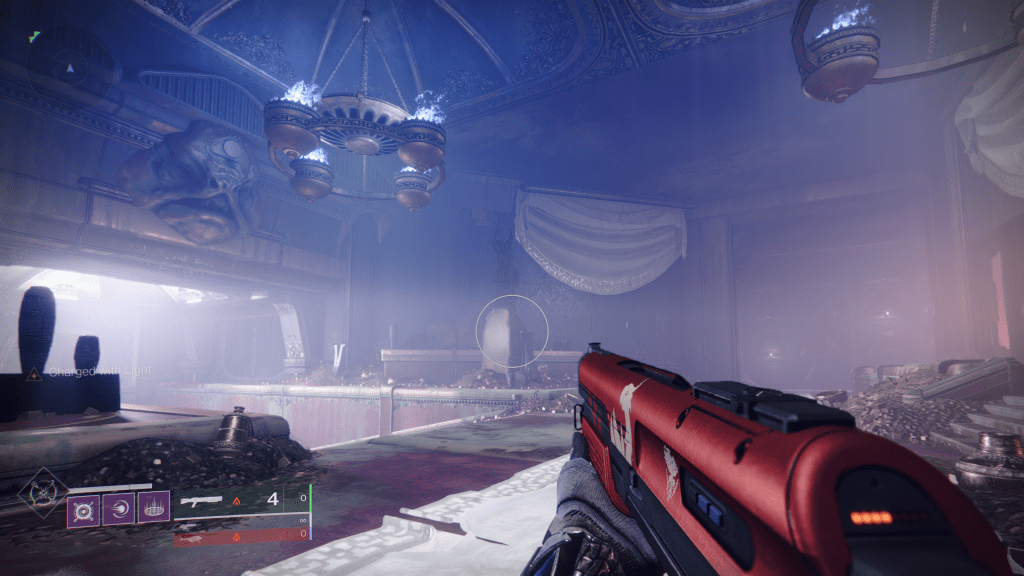1024x576 pixels.
Task: Select the grenade ability icon
Action: click(x=83, y=508)
